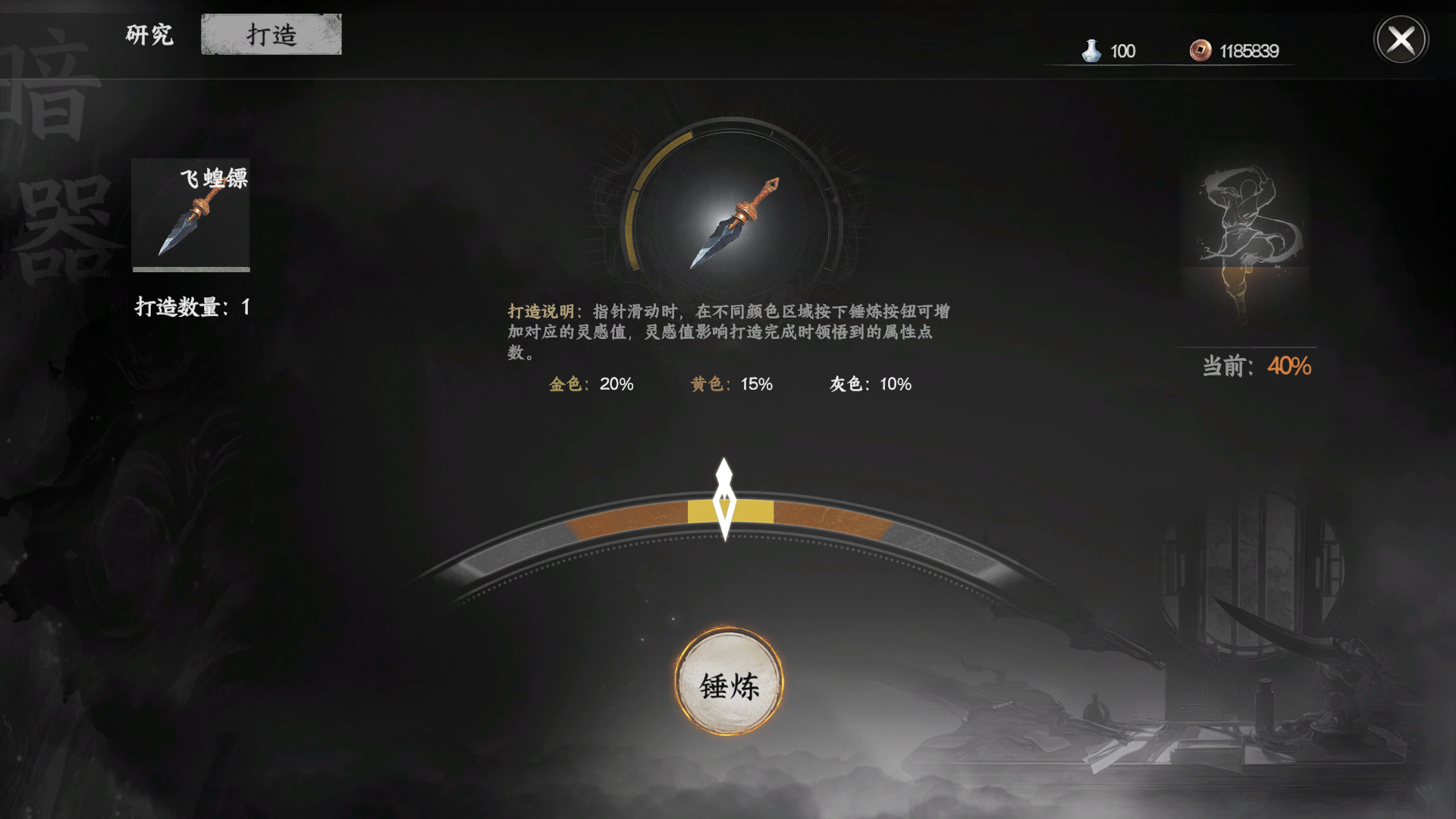Switch to the 研究 tab
The width and height of the screenshot is (1456, 819).
pyautogui.click(x=149, y=35)
